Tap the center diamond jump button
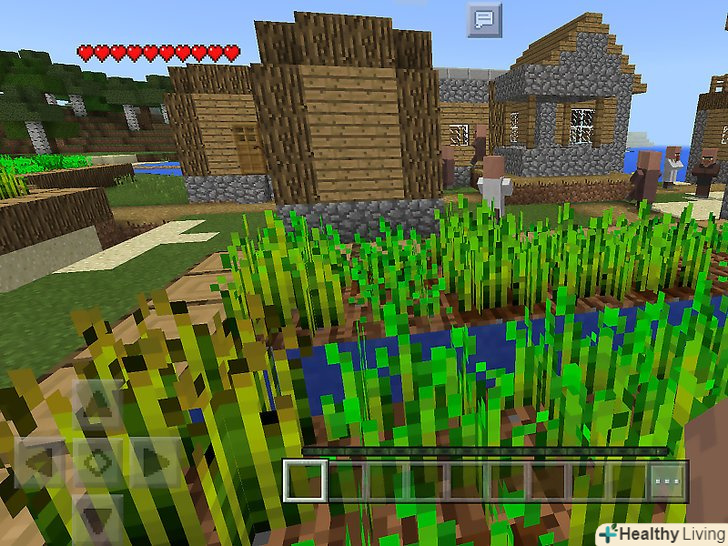The height and width of the screenshot is (546, 728). coord(97,463)
